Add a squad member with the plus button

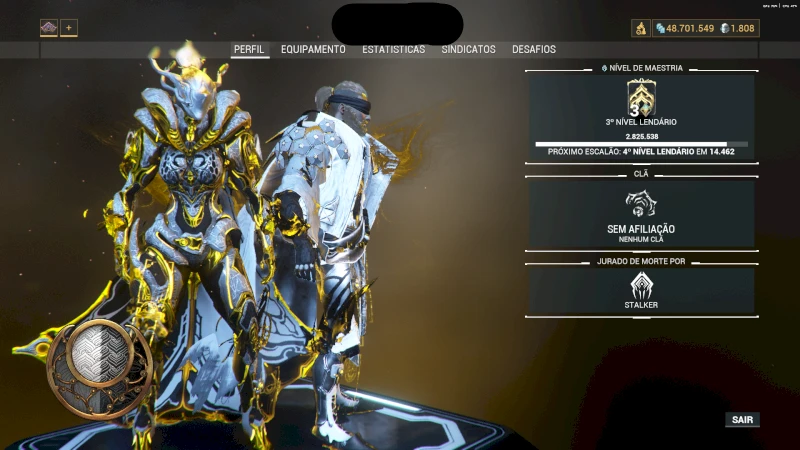click(69, 28)
